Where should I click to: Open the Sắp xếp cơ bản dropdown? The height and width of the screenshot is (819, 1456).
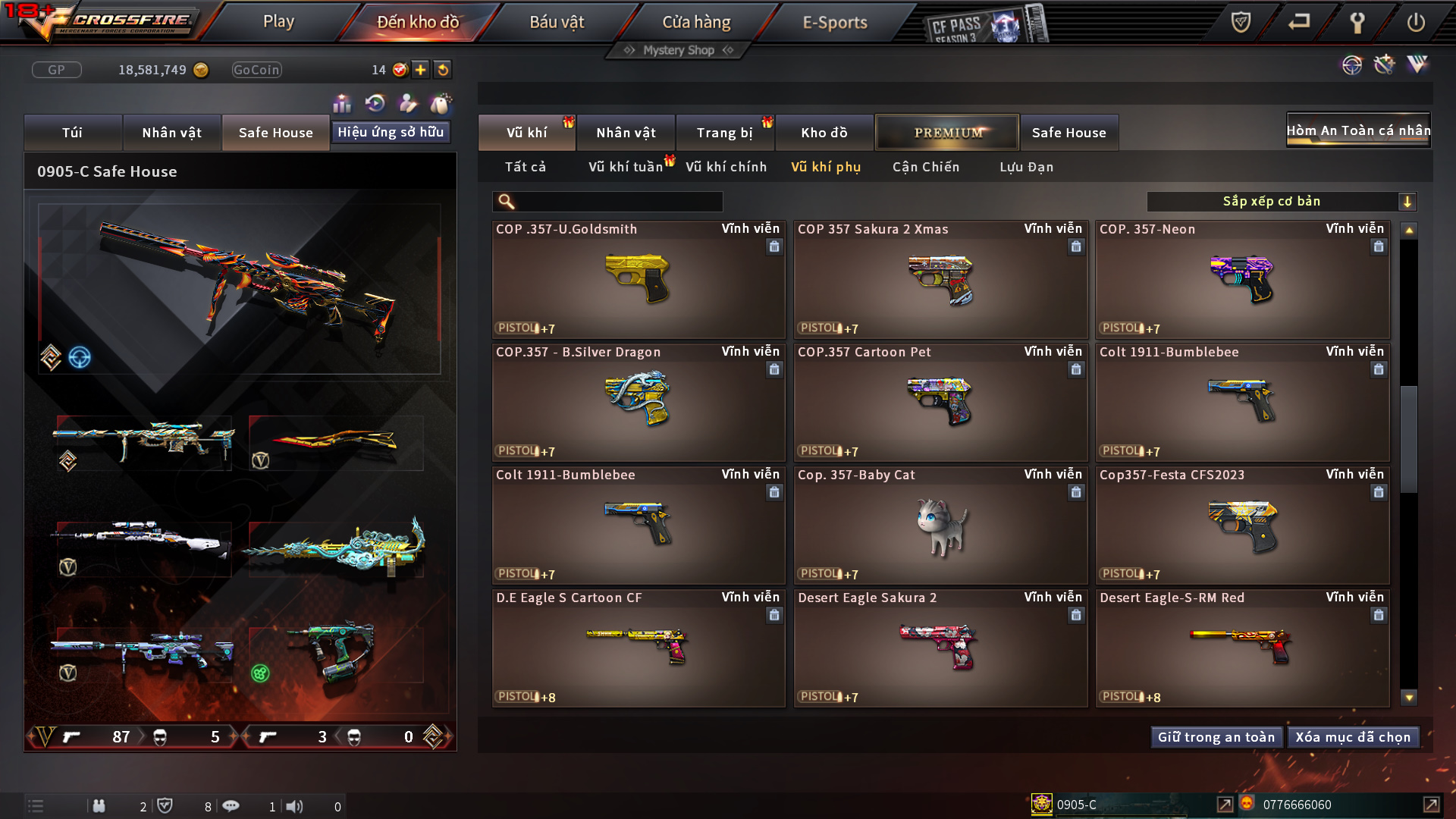[x=1281, y=201]
